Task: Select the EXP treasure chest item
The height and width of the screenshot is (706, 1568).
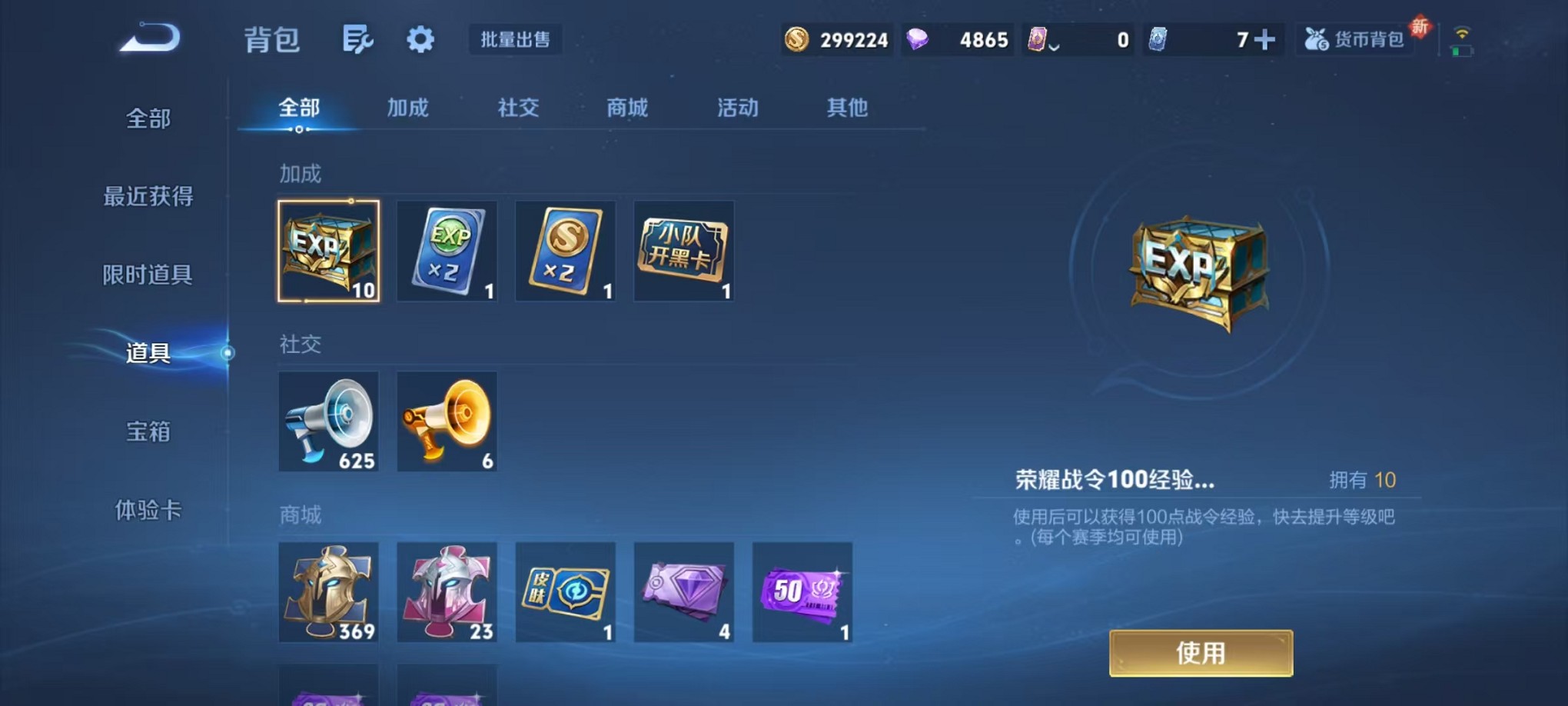Action: tap(328, 251)
